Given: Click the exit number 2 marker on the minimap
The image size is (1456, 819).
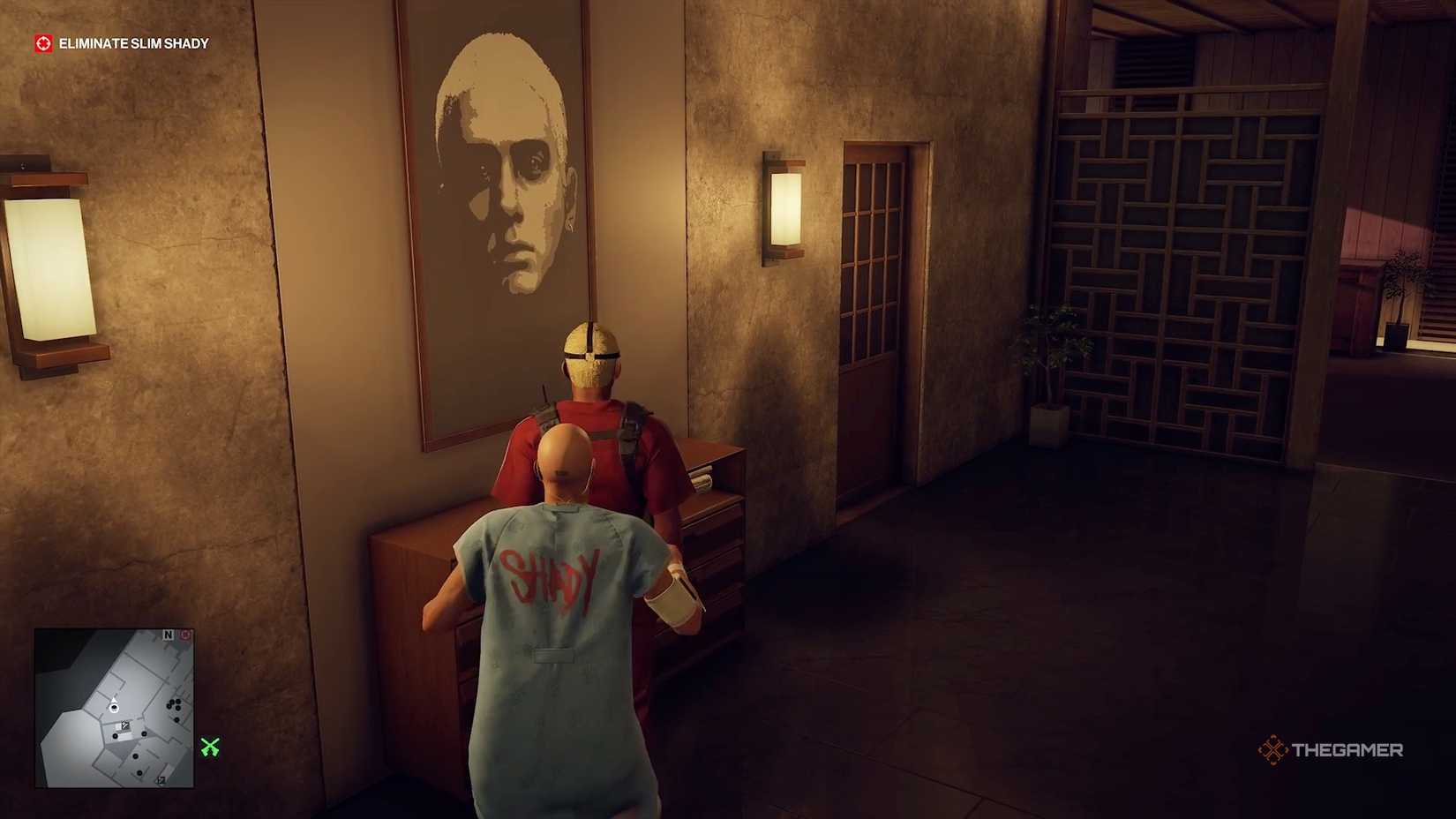Looking at the screenshot, I should 161,780.
